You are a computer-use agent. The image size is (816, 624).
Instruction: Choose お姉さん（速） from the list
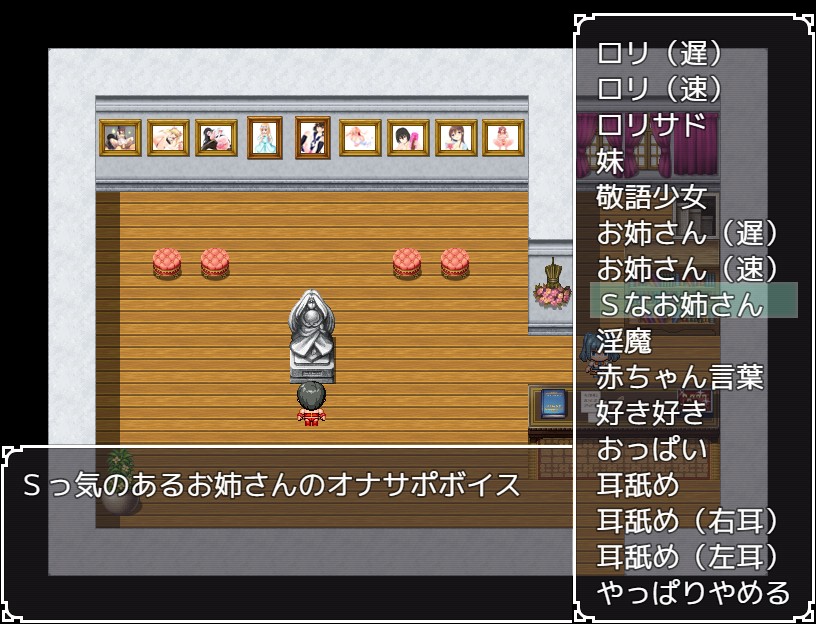687,269
